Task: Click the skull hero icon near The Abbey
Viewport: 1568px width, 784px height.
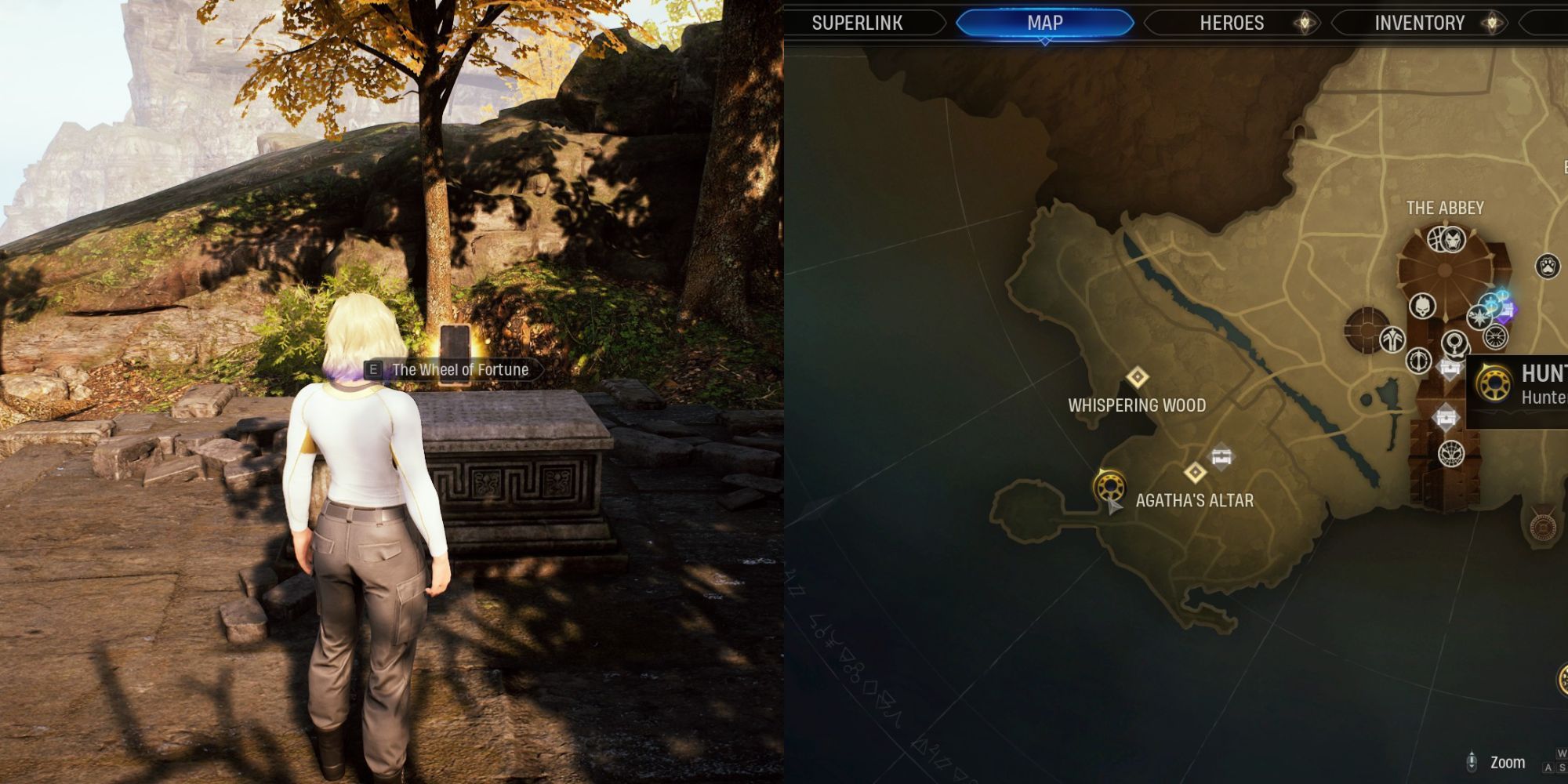Action: pos(1423,305)
